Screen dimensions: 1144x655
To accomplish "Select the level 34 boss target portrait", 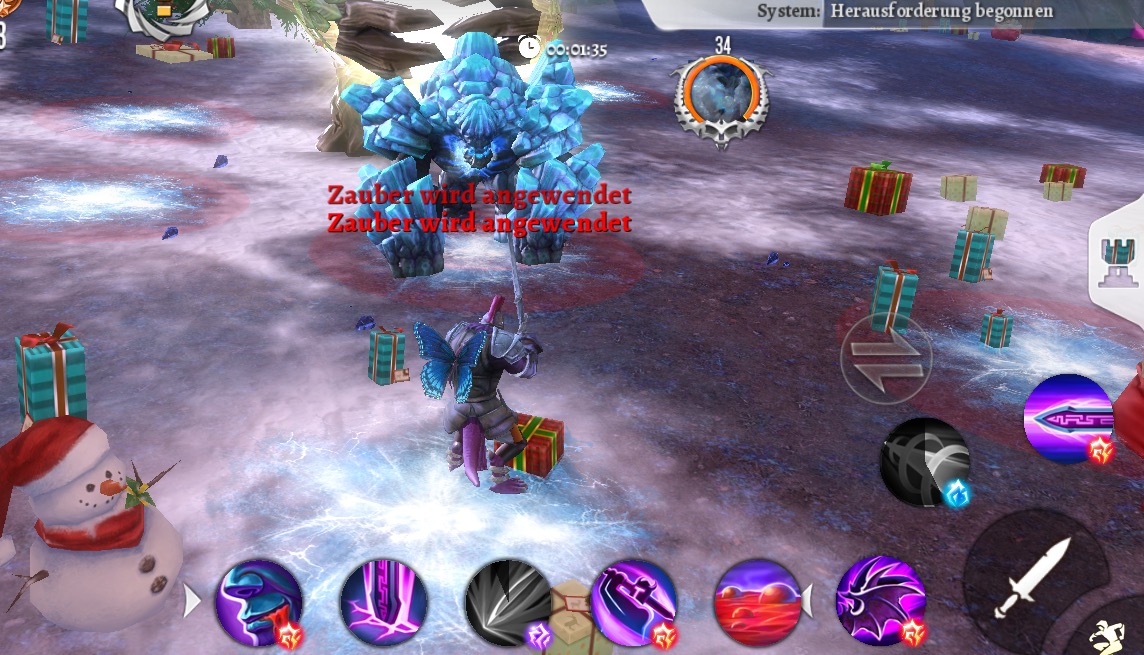I will click(x=722, y=98).
